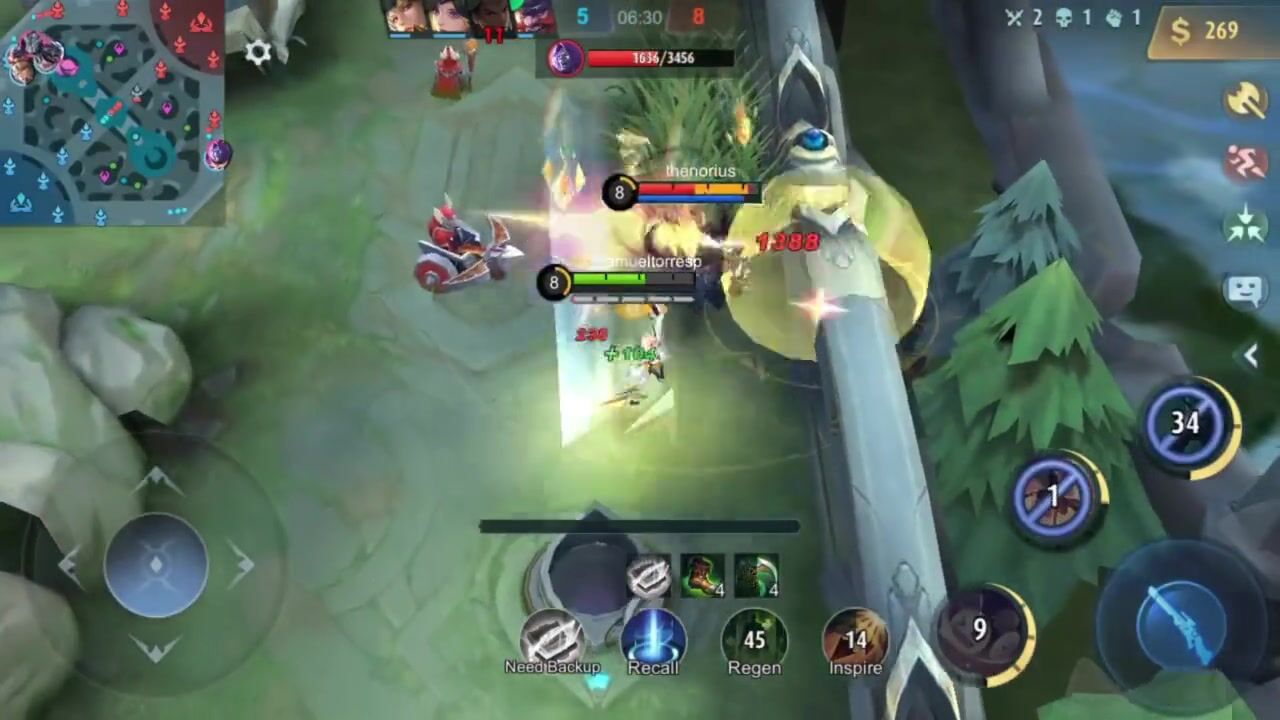The width and height of the screenshot is (1280, 720).
Task: Open settings with the gear icon
Action: (x=258, y=53)
